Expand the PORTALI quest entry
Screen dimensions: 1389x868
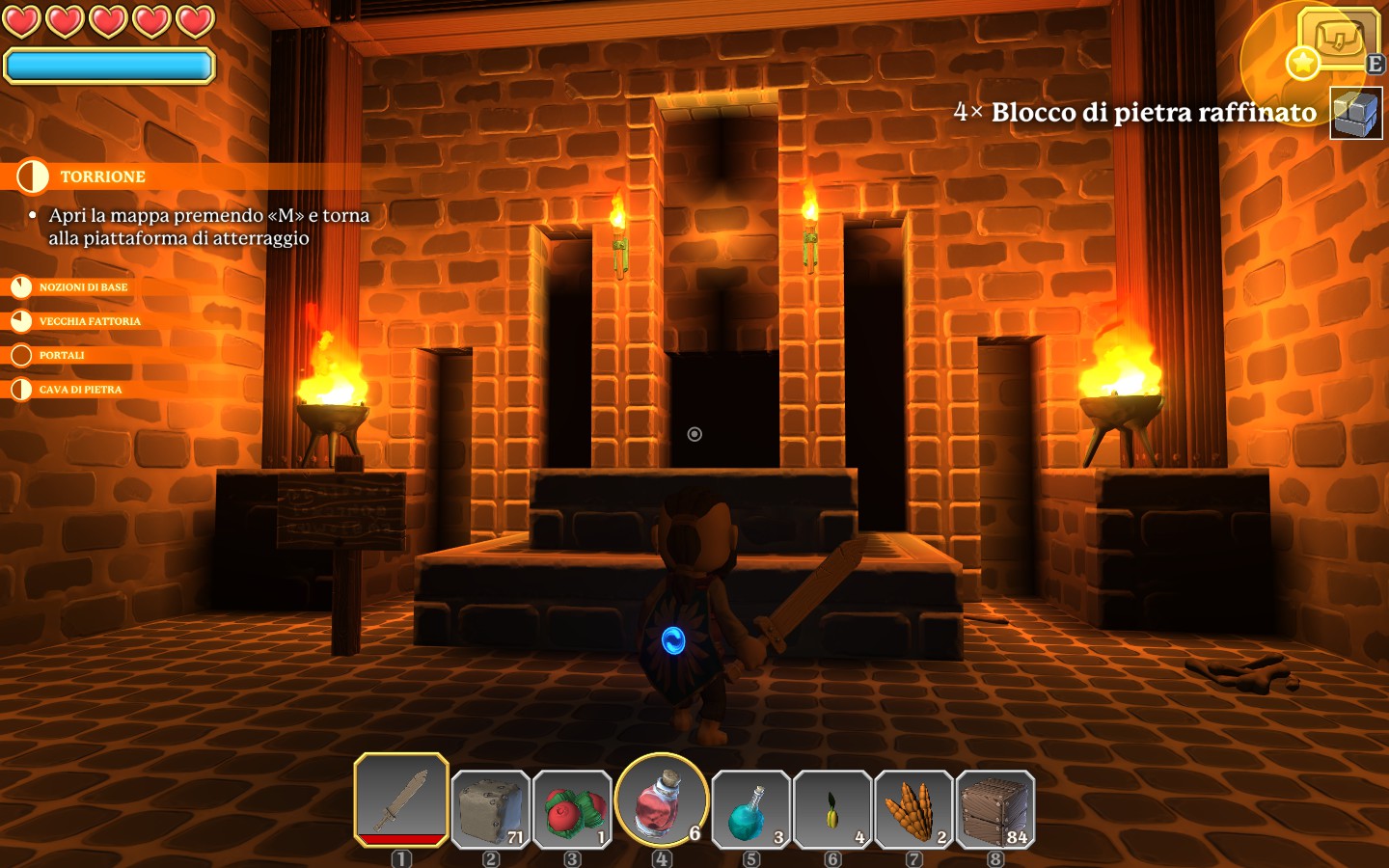tap(62, 355)
